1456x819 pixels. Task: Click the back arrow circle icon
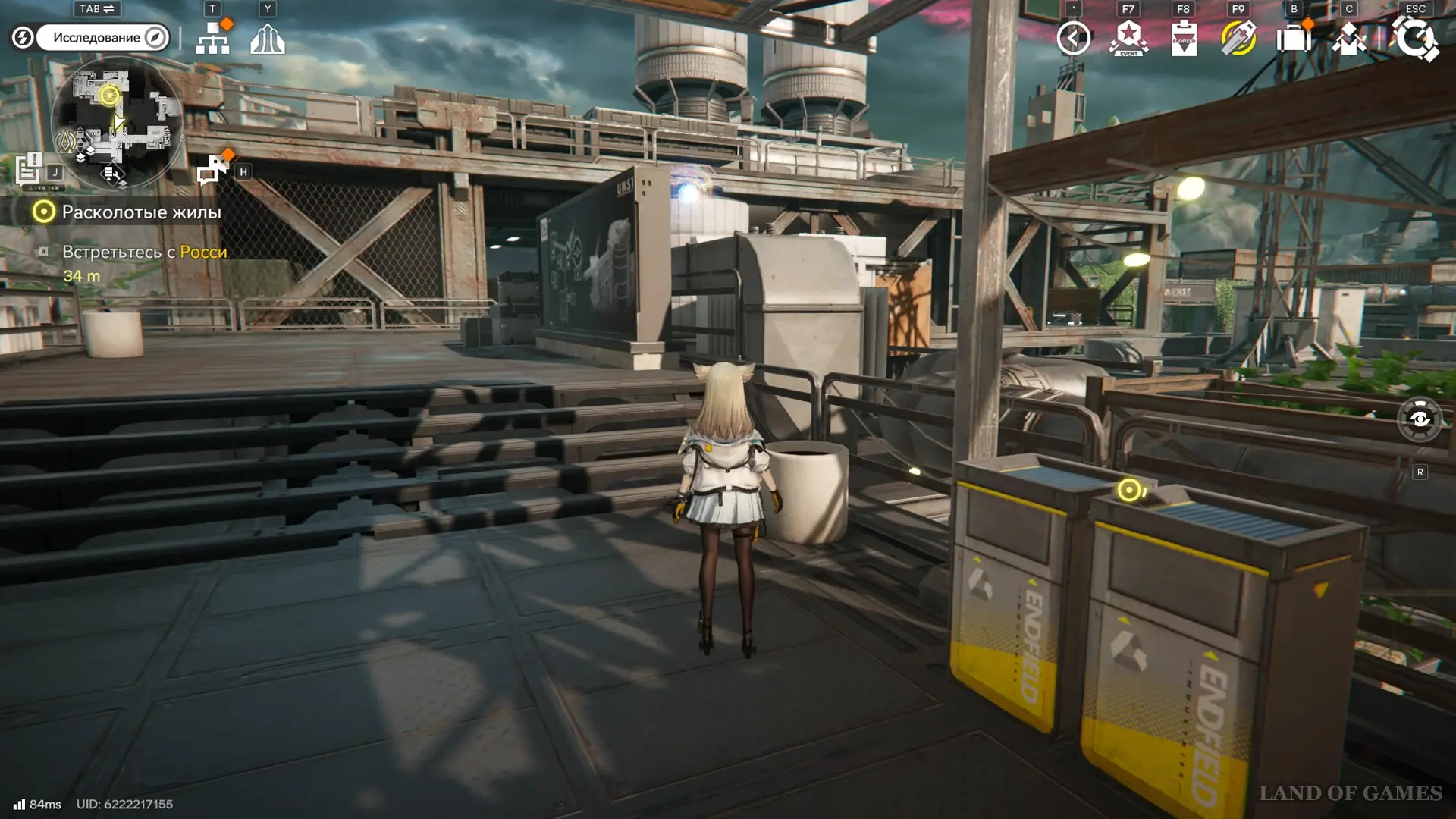coord(1074,38)
